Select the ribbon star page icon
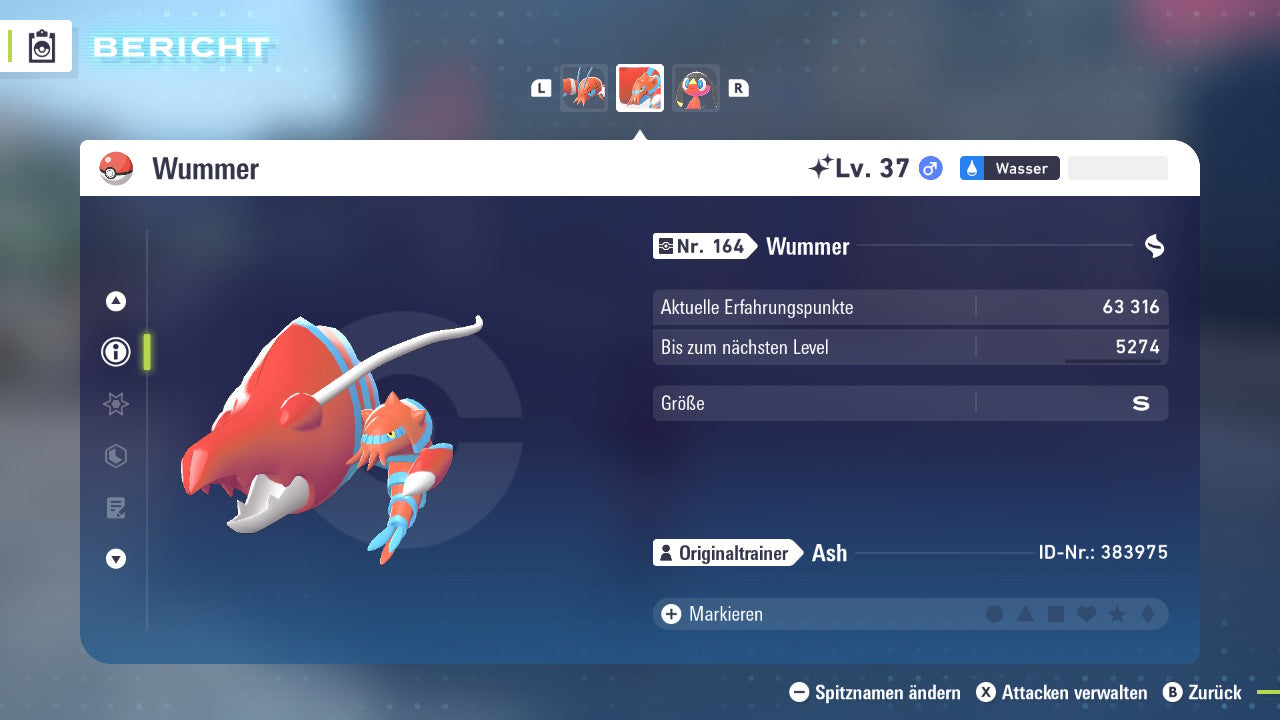The height and width of the screenshot is (720, 1280). click(x=115, y=404)
